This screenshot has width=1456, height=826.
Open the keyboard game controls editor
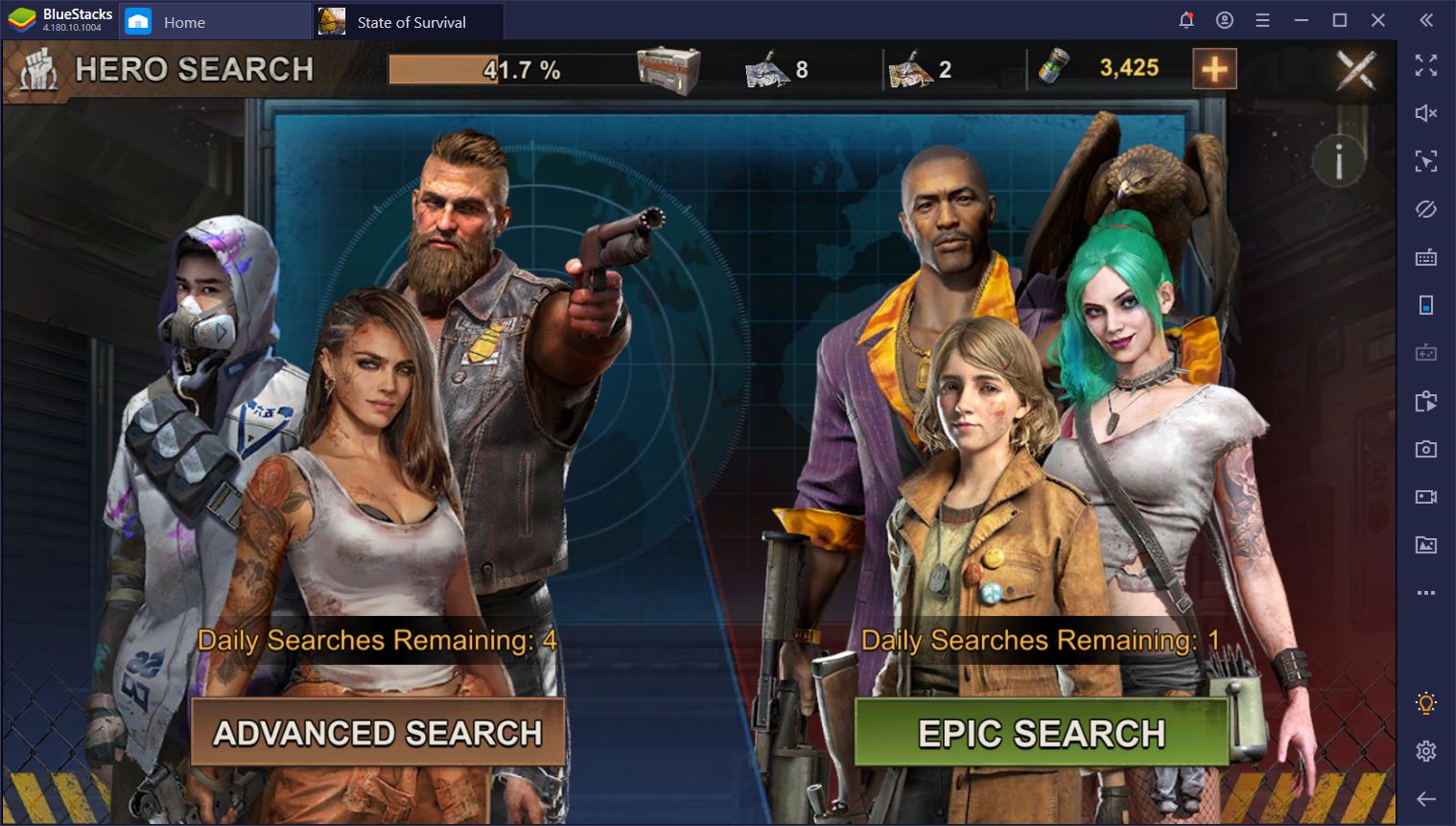tap(1427, 257)
